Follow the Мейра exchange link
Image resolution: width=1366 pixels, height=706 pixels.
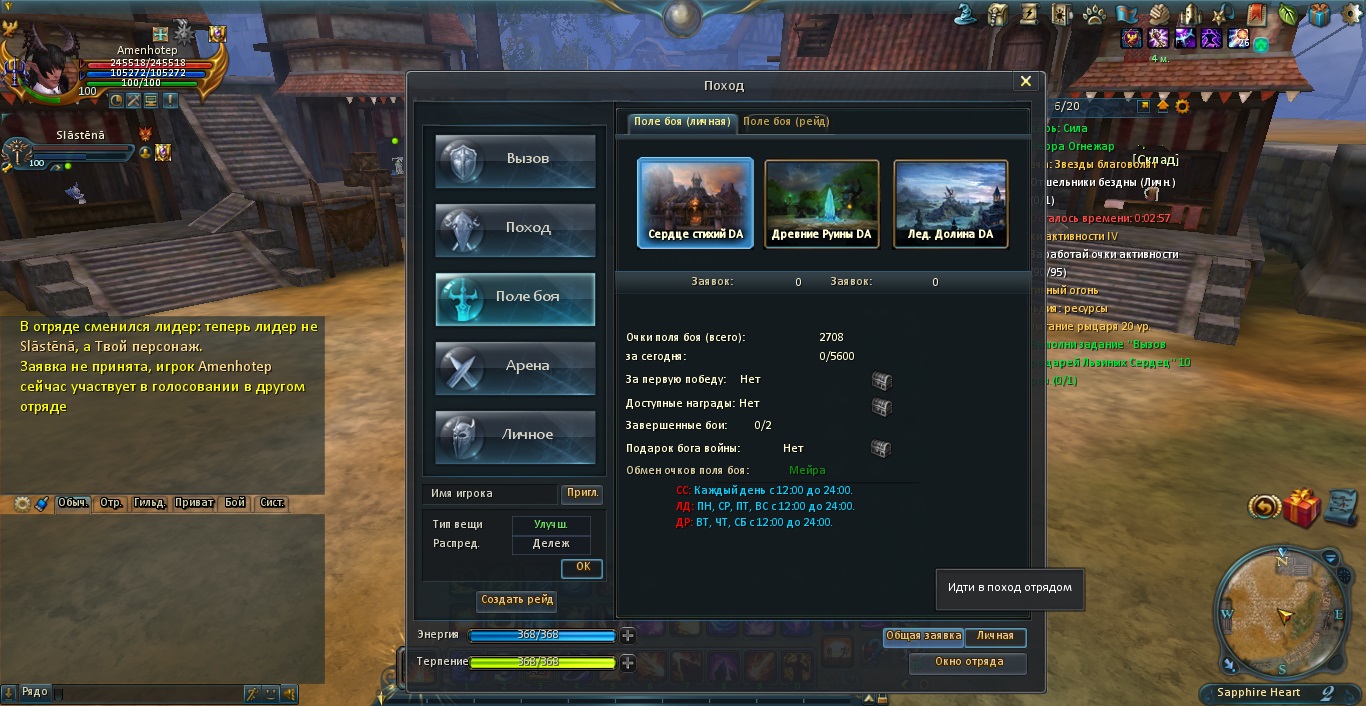pyautogui.click(x=807, y=470)
